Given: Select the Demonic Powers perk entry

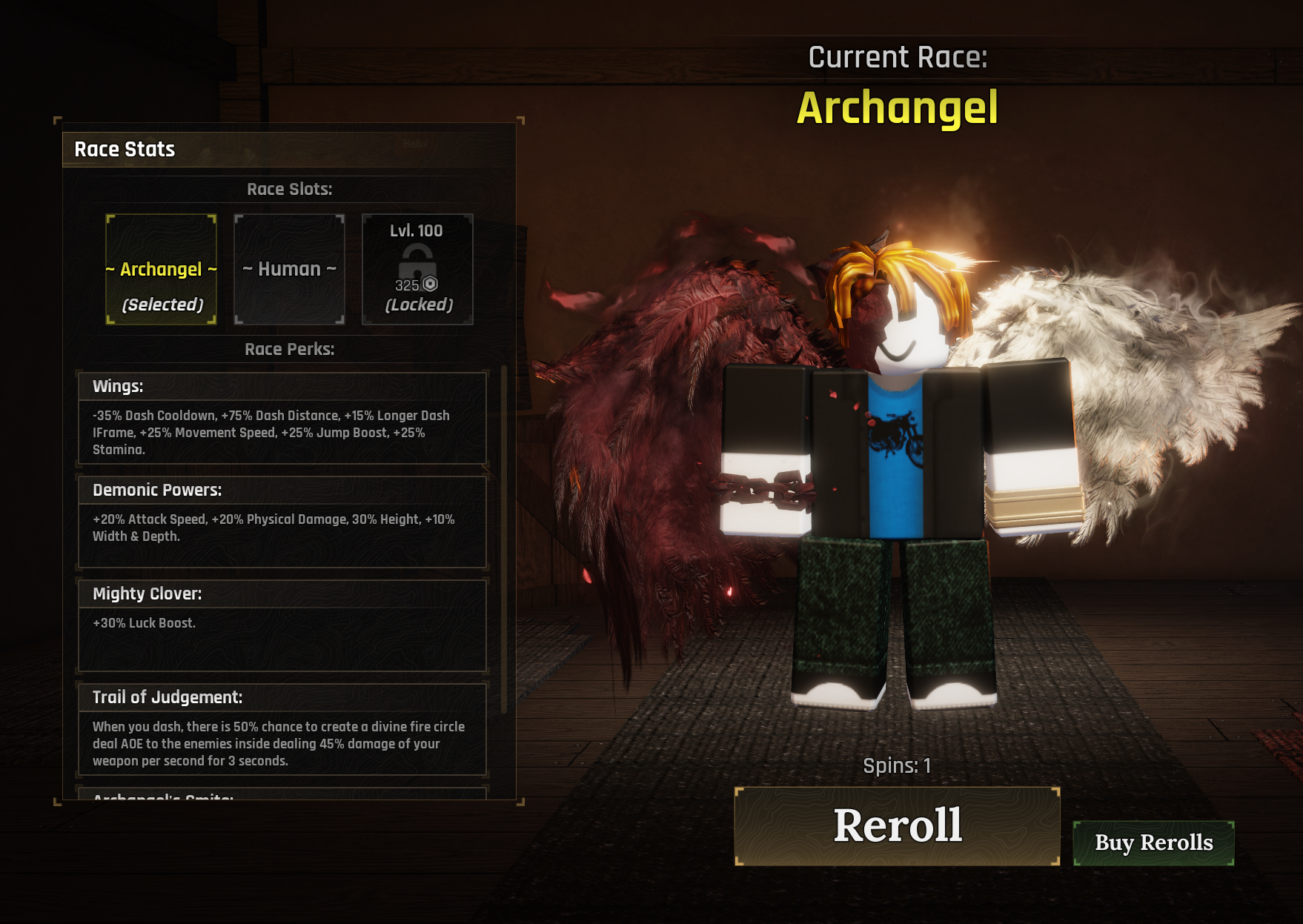Looking at the screenshot, I should click(x=282, y=522).
